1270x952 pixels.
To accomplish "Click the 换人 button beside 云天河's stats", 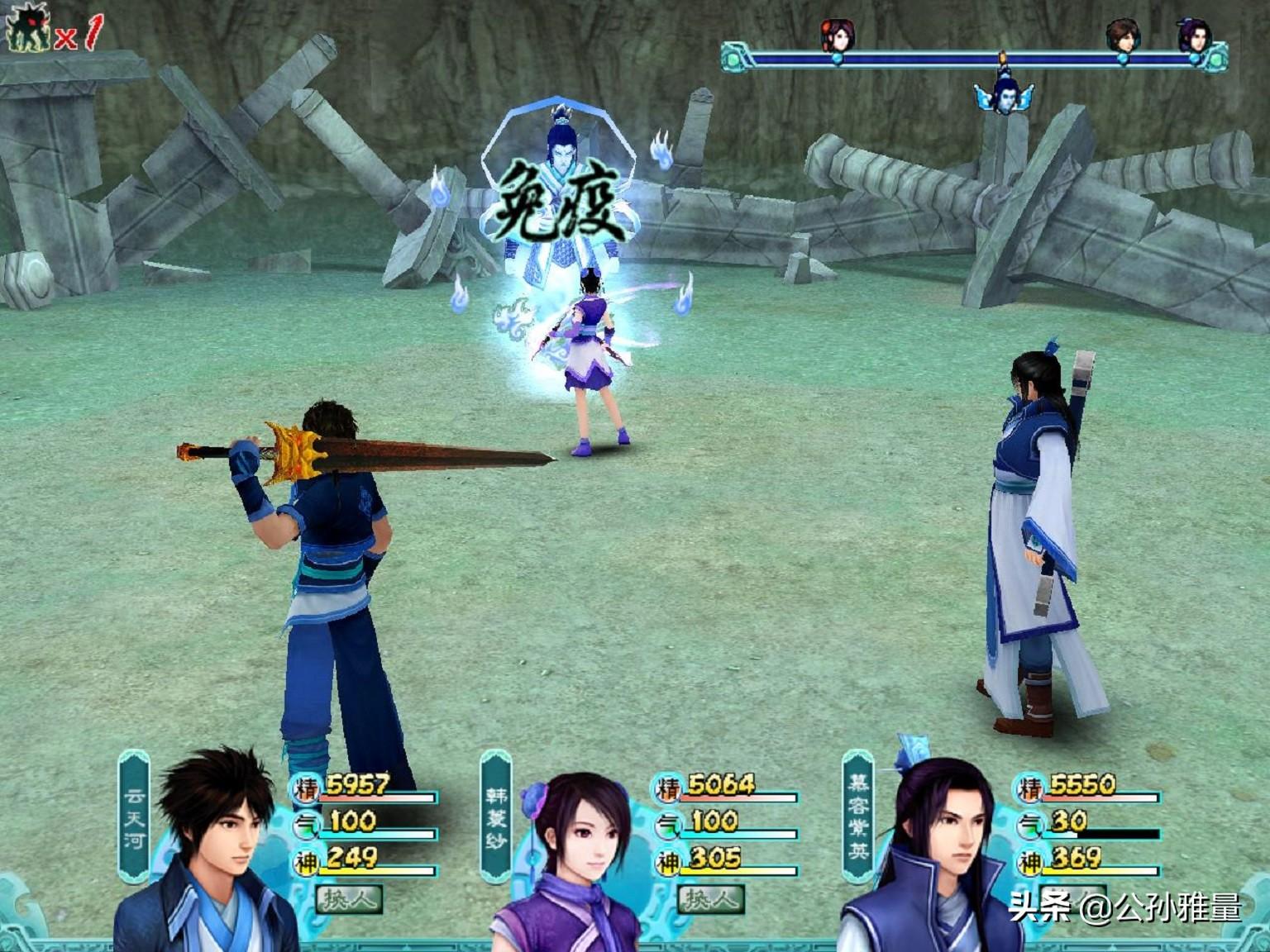I will (x=348, y=899).
